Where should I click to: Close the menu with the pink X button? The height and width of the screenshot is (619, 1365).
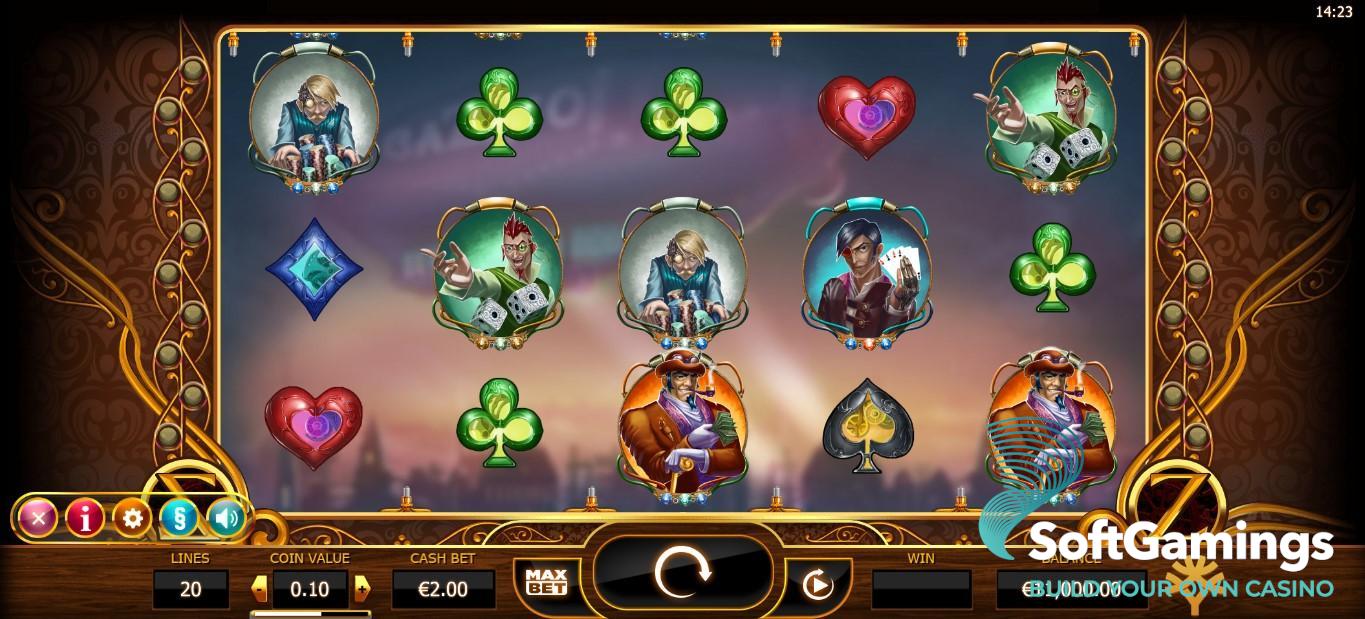38,517
